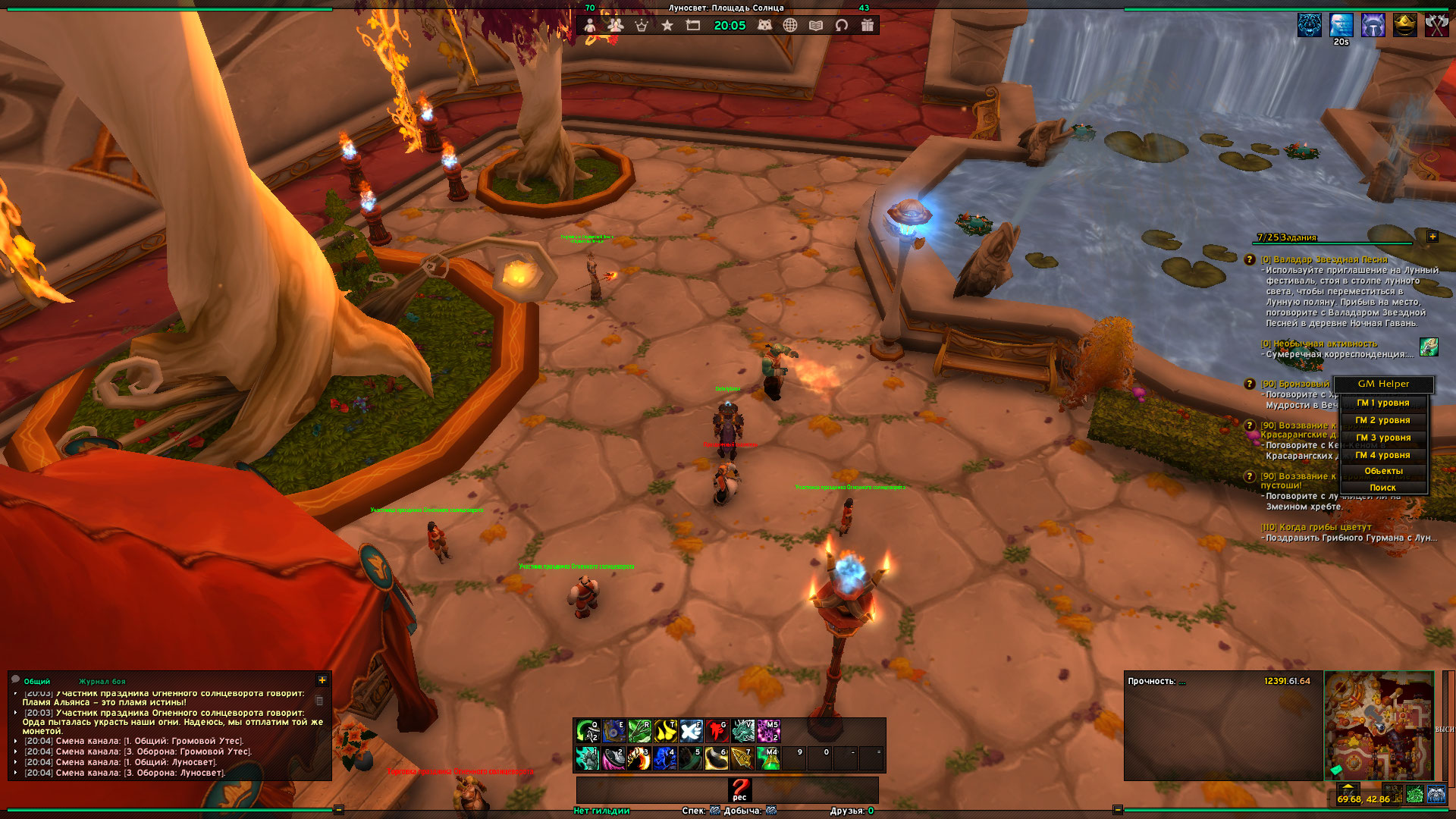Open the minimap
The height and width of the screenshot is (819, 1456).
click(1379, 726)
